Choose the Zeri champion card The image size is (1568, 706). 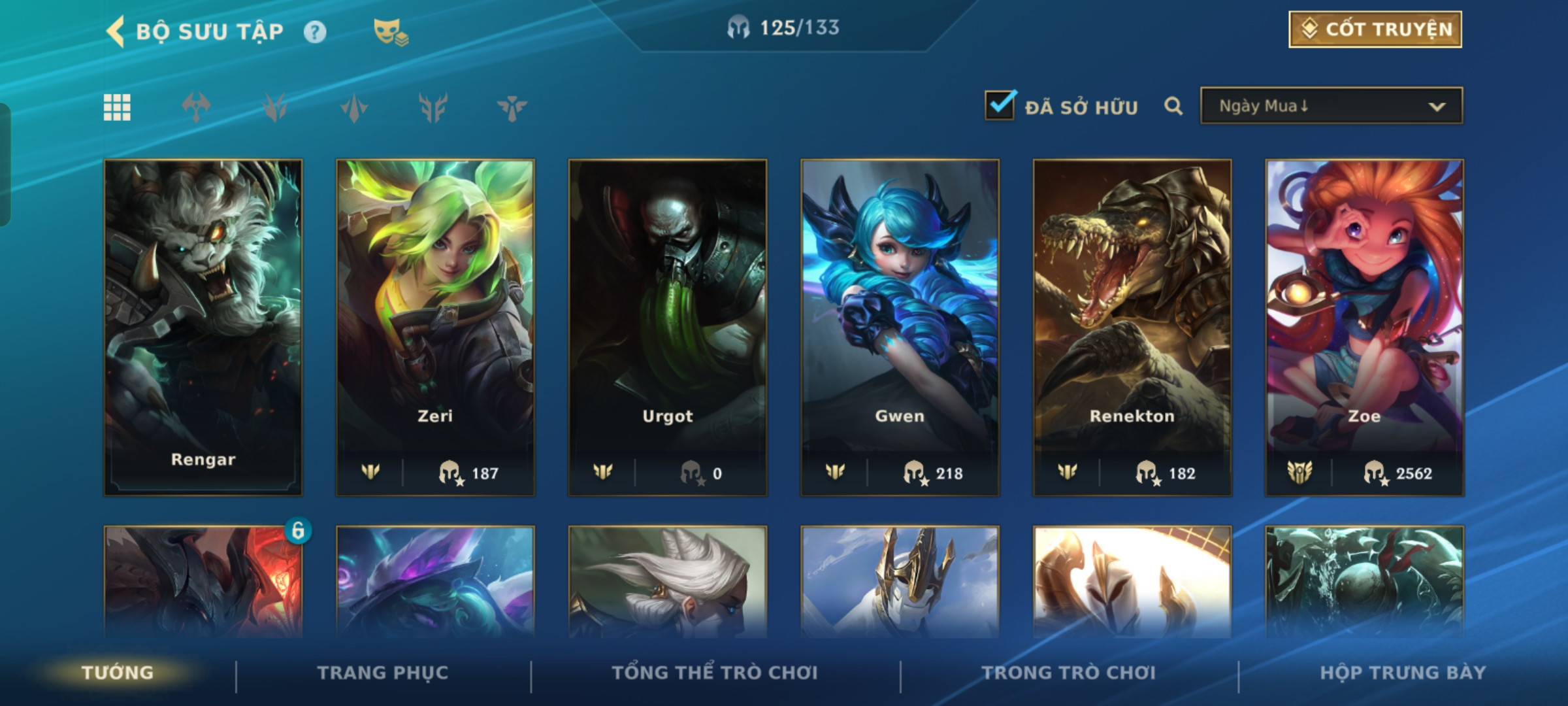[435, 327]
